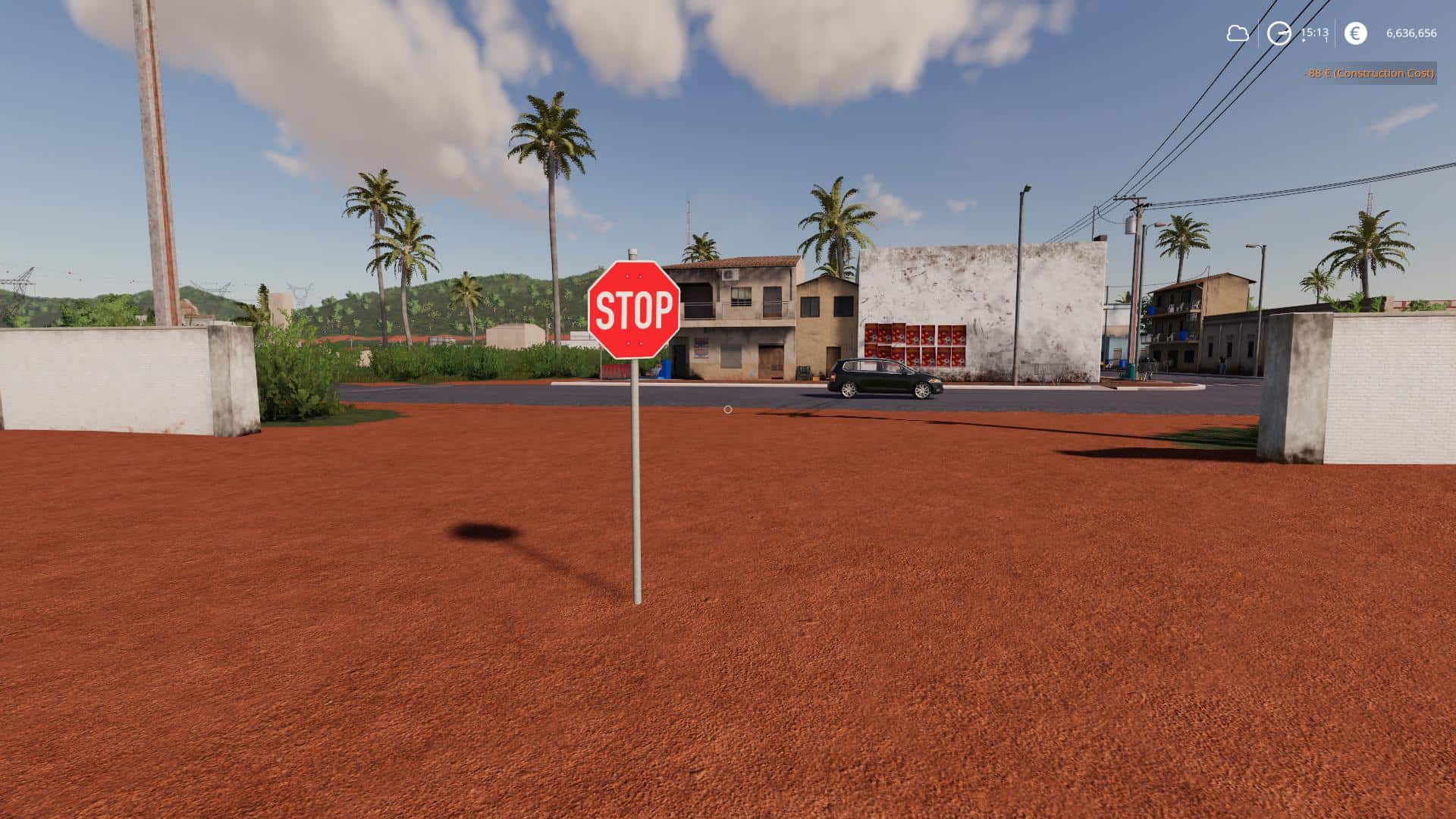Click the center placement crosshair
Screen dimensions: 1456x819
727,409
